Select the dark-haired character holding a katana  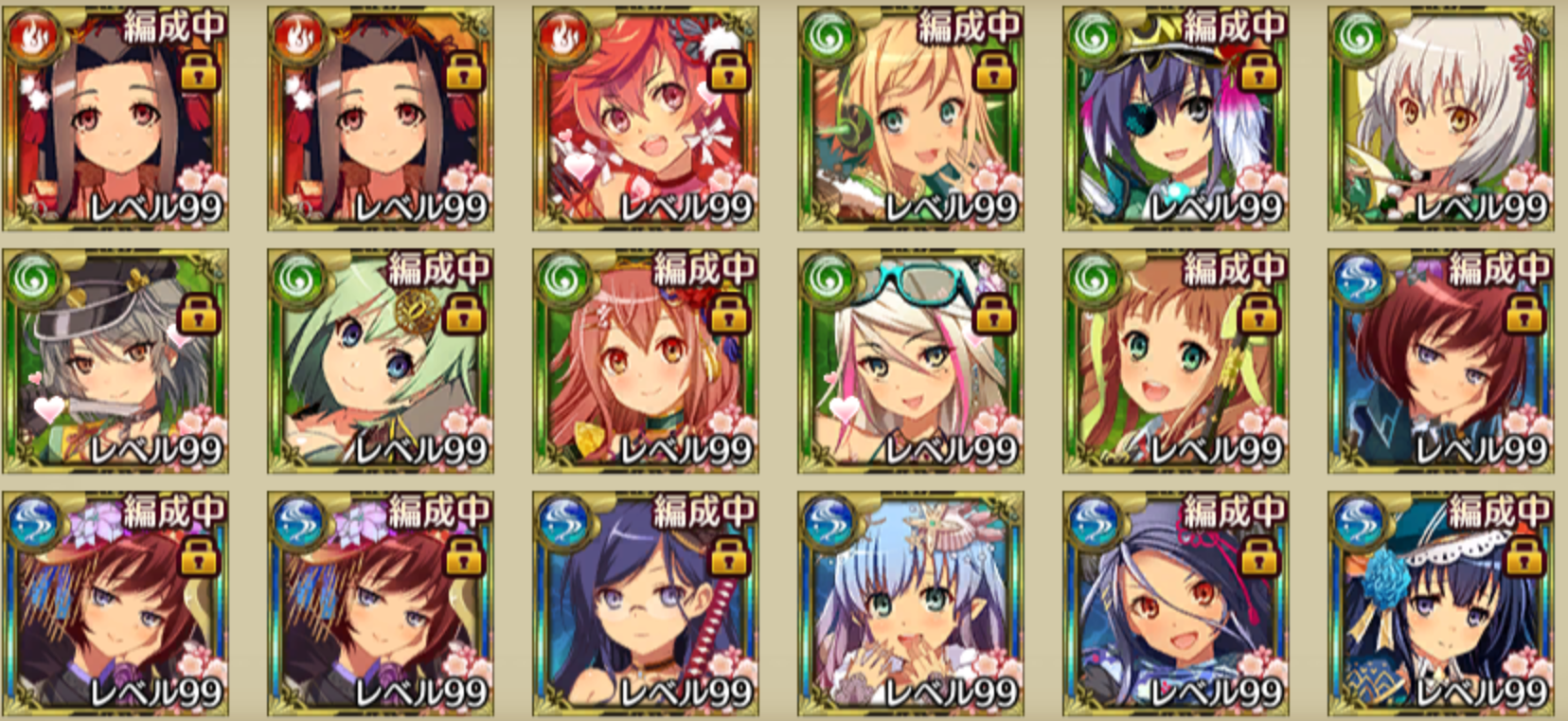pos(645,603)
